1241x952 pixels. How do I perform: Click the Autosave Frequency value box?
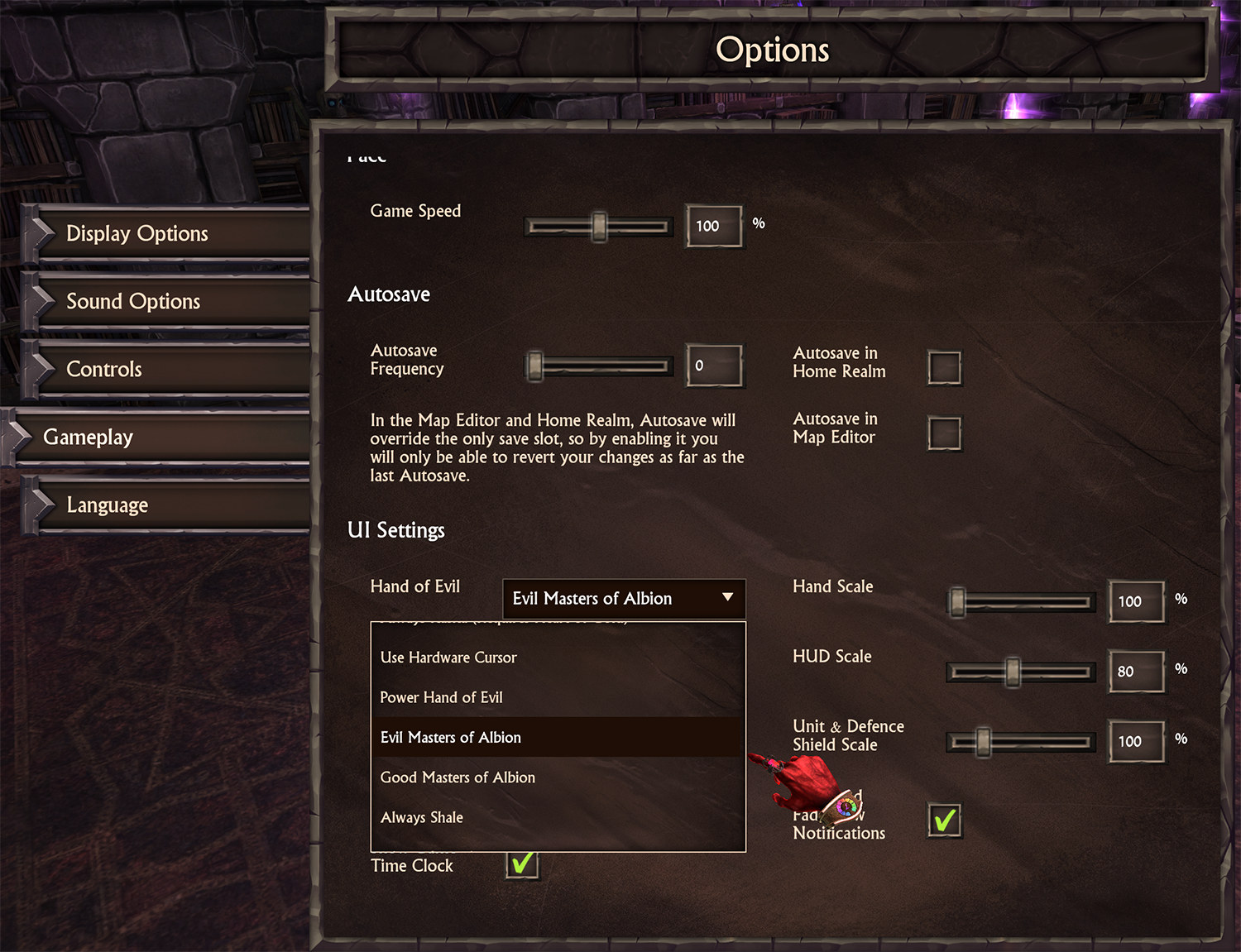713,366
